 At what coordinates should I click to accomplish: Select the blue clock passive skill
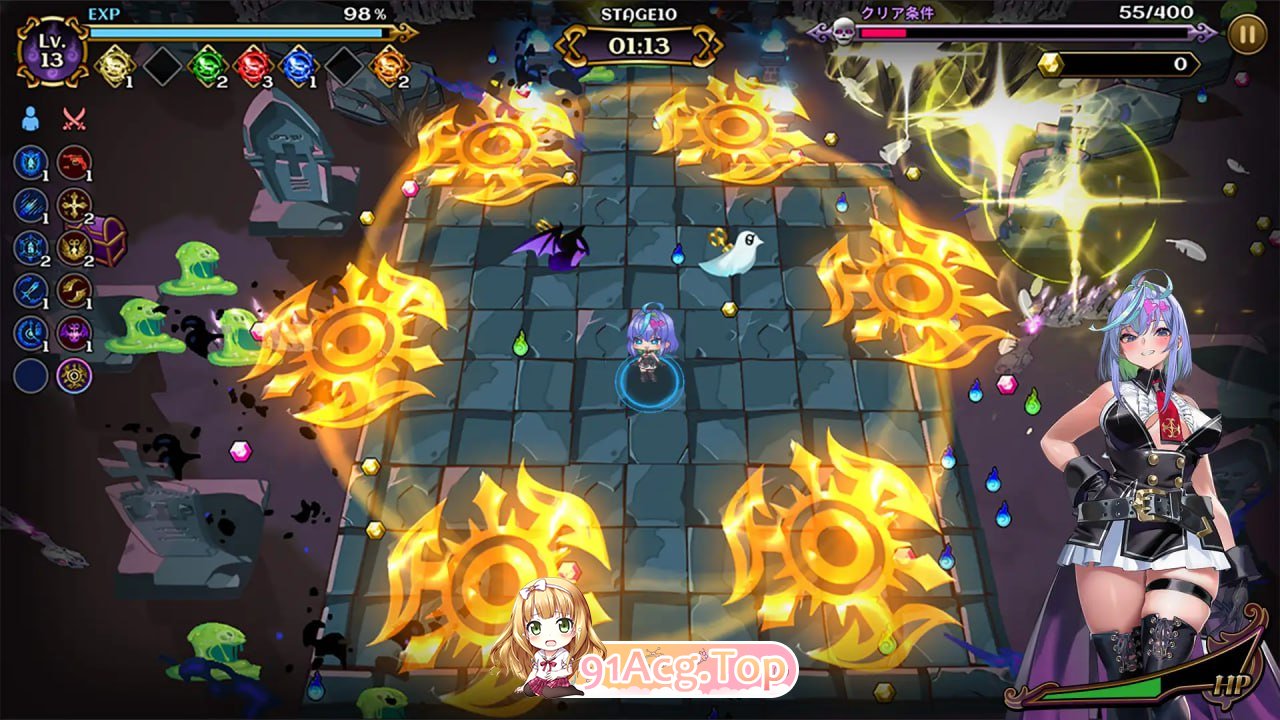31,333
